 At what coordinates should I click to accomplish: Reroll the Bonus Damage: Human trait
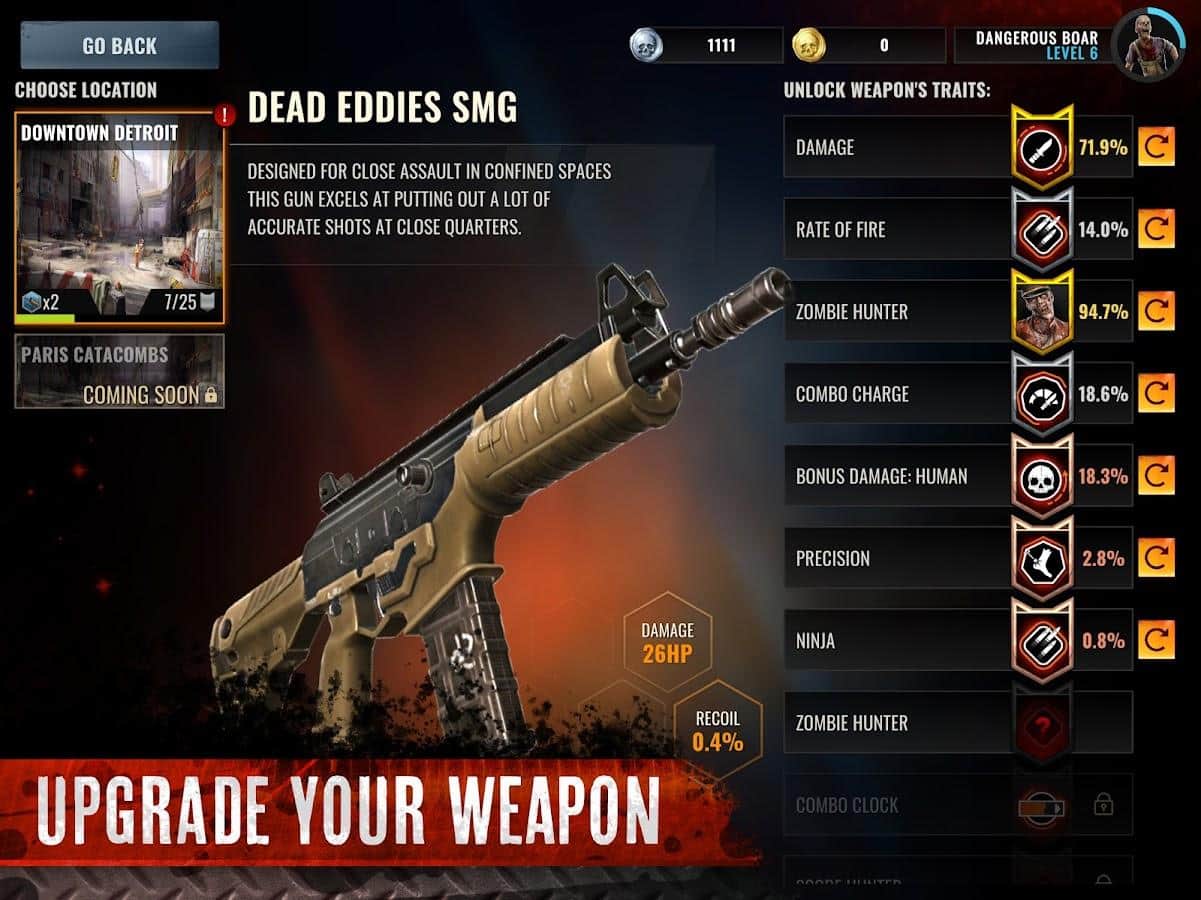click(x=1156, y=476)
